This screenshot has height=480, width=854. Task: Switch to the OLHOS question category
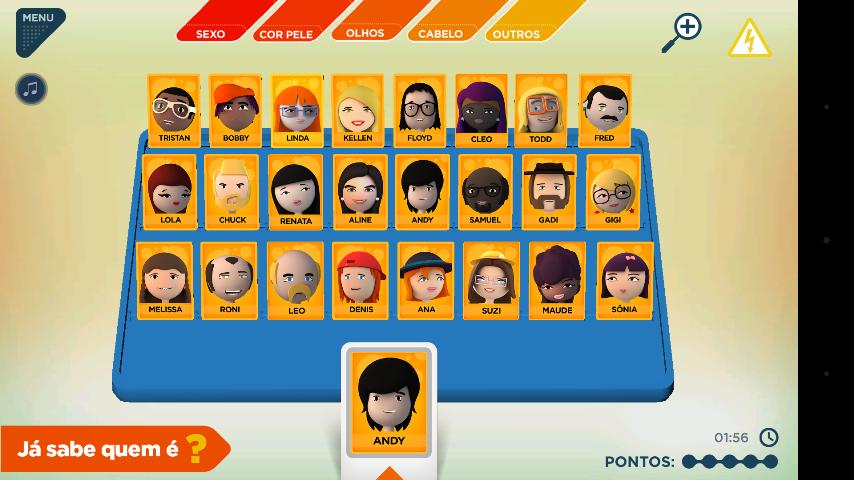[365, 31]
